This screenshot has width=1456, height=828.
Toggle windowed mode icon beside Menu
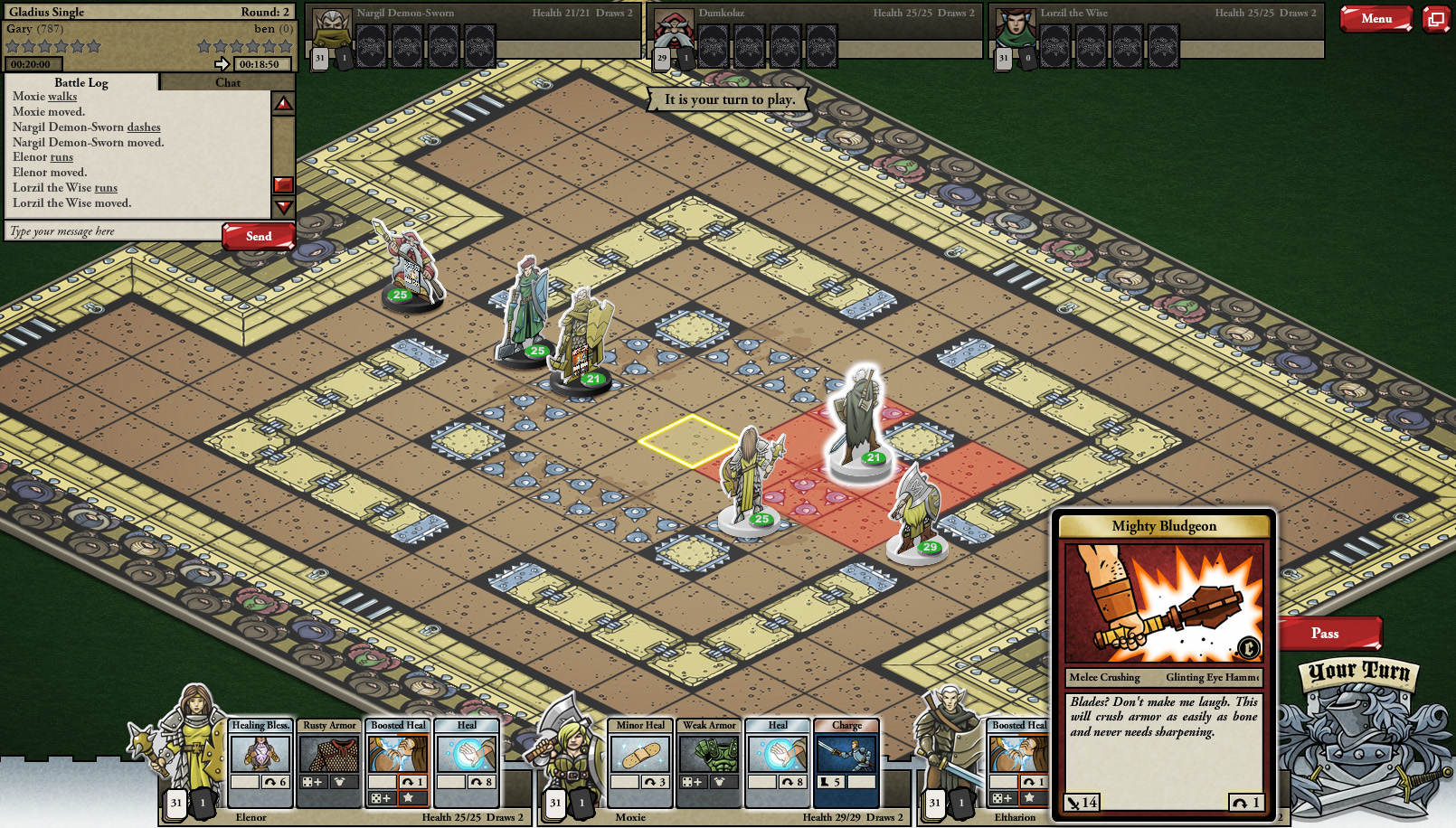1436,19
